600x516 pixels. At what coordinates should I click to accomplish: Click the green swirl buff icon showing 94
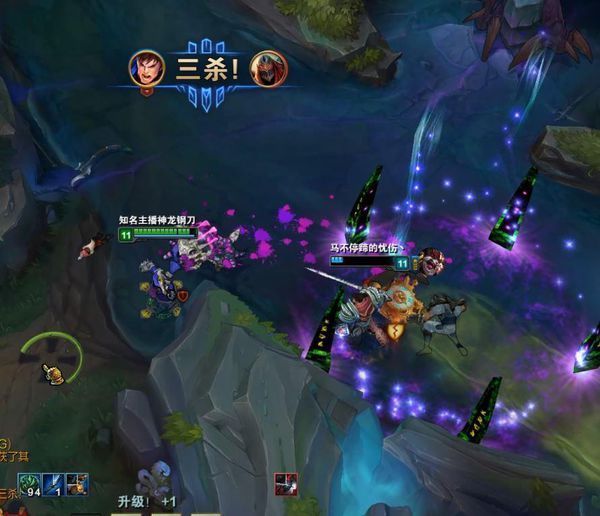point(29,484)
